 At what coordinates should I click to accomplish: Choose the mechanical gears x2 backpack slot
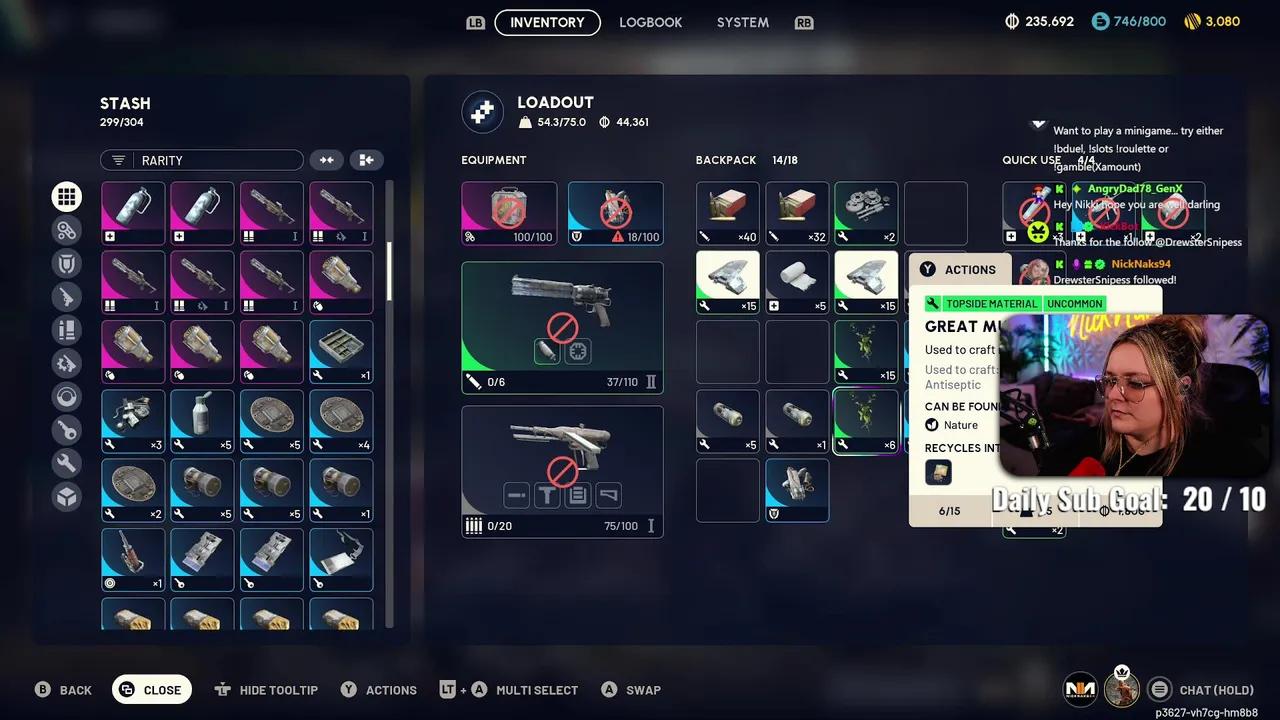click(x=866, y=213)
